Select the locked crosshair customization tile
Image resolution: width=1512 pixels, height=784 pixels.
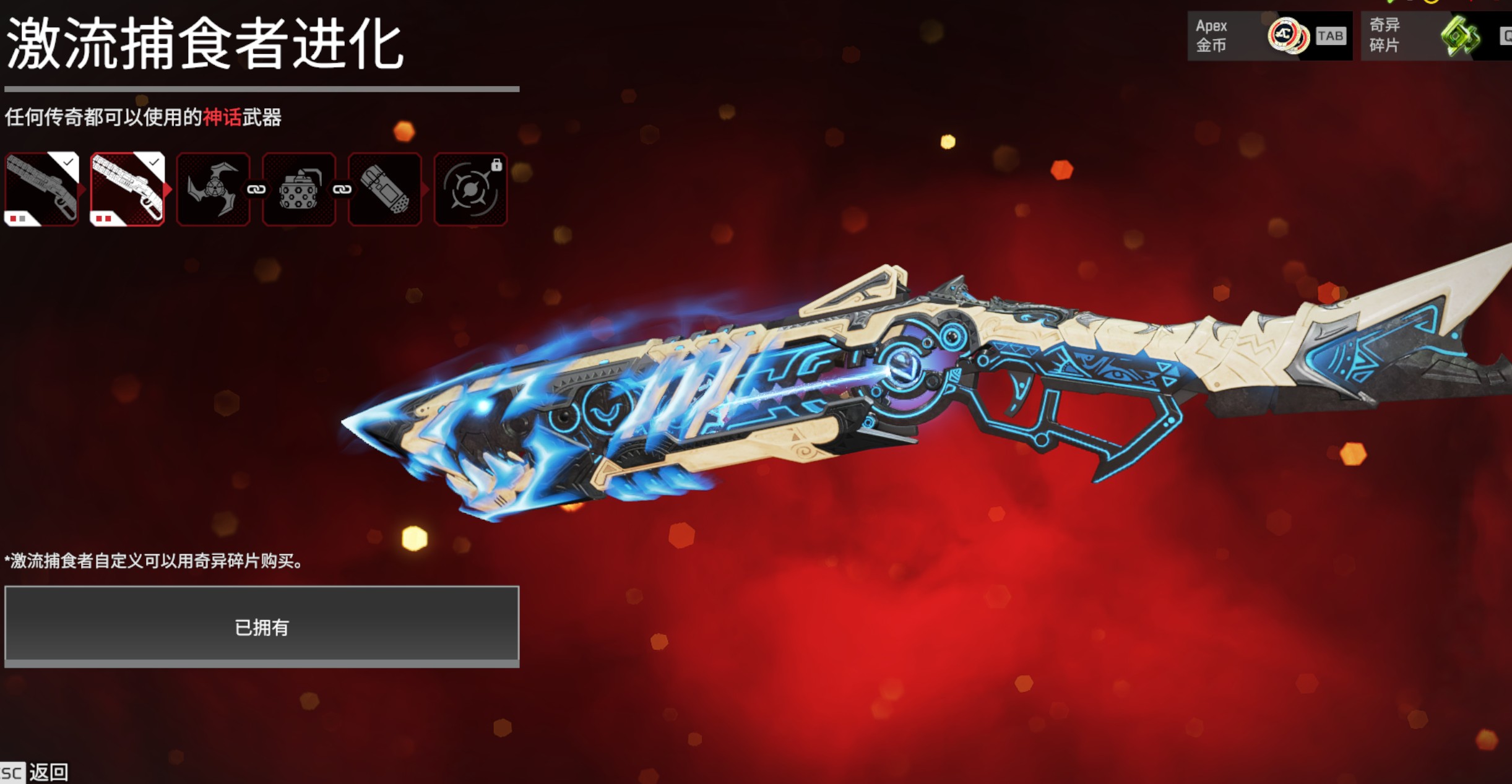(x=470, y=189)
